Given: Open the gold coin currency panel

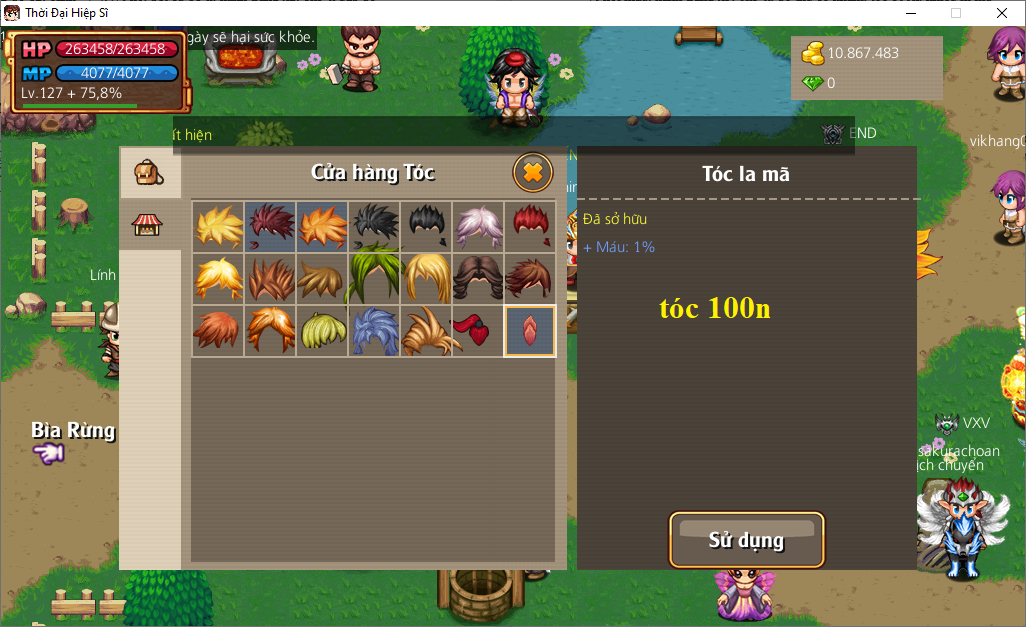Looking at the screenshot, I should tap(866, 53).
